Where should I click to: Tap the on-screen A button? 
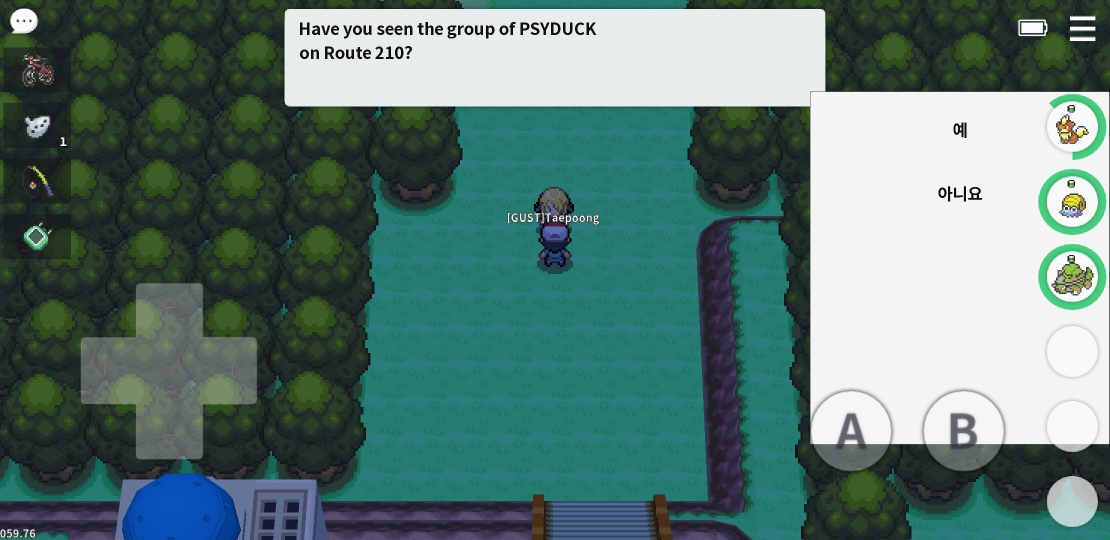(x=851, y=431)
